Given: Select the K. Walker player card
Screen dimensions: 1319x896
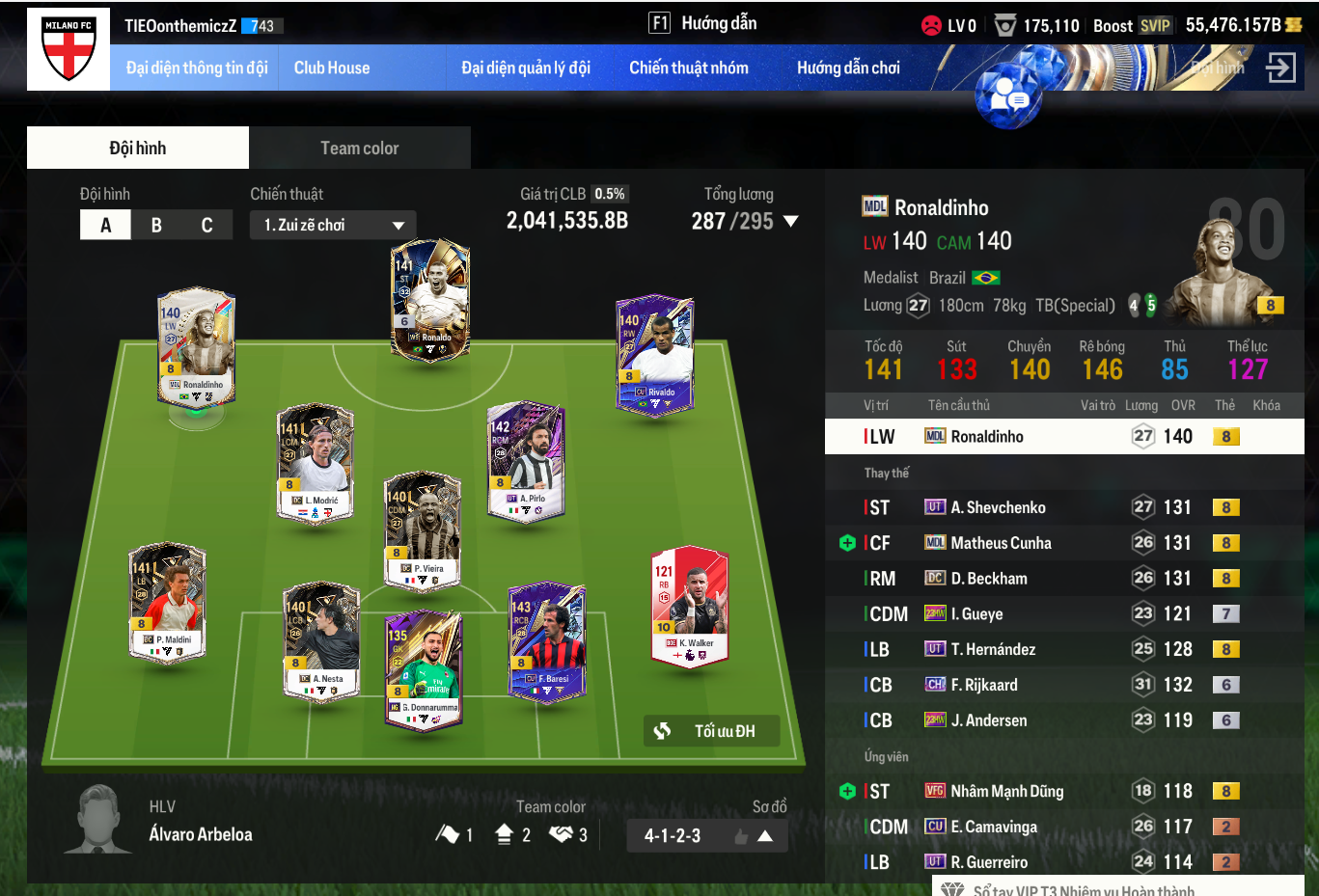Looking at the screenshot, I should [x=691, y=606].
